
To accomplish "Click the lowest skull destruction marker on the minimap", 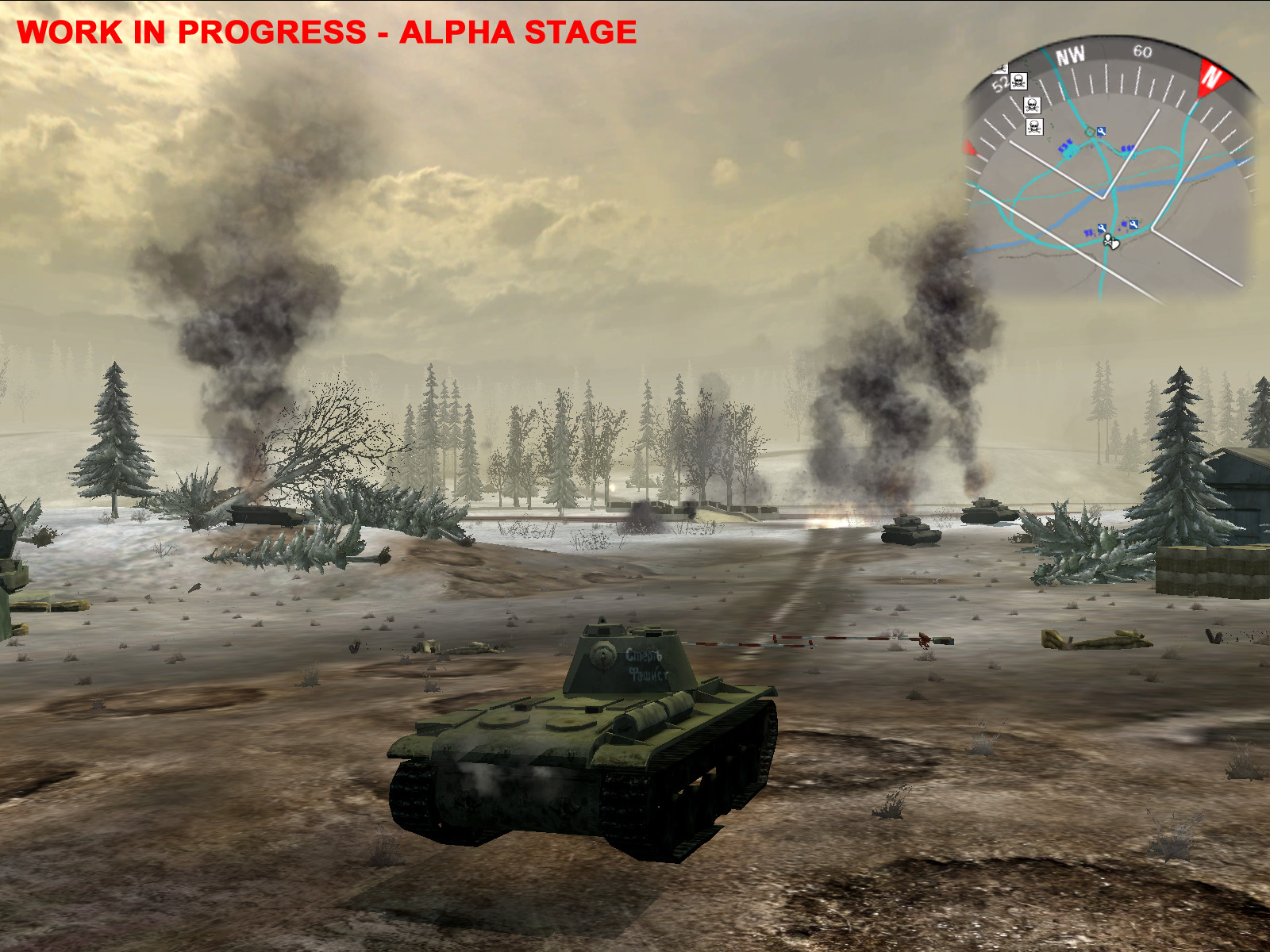I will click(1034, 127).
